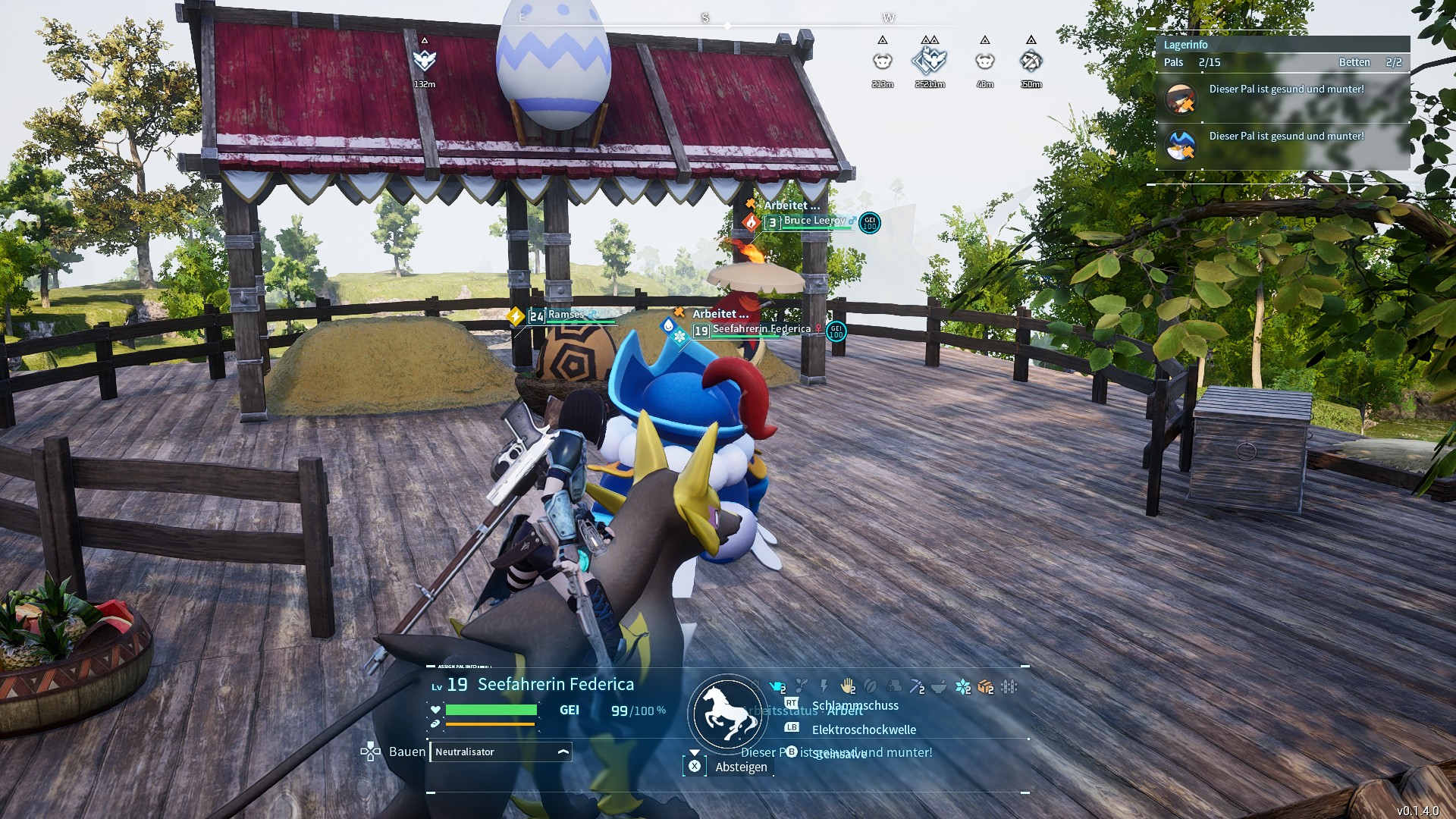
Task: Click the Ramses level 24 nameplate
Action: click(565, 315)
